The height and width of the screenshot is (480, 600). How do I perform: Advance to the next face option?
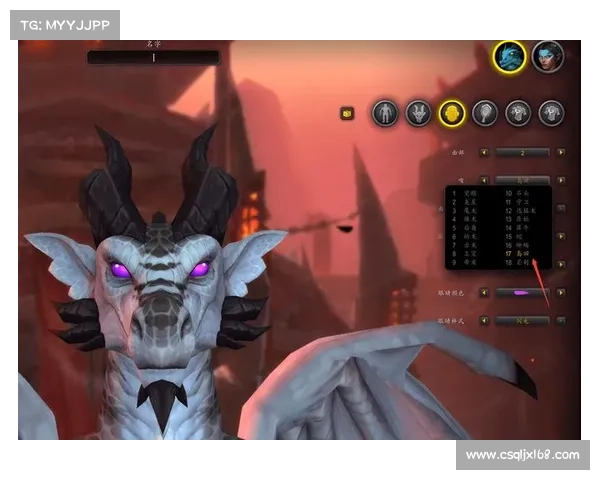tap(561, 153)
